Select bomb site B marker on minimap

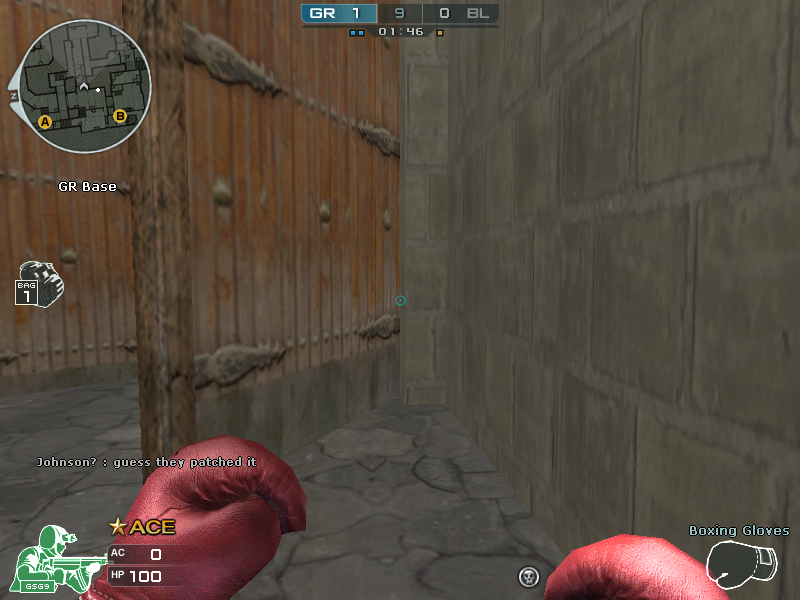(x=120, y=117)
